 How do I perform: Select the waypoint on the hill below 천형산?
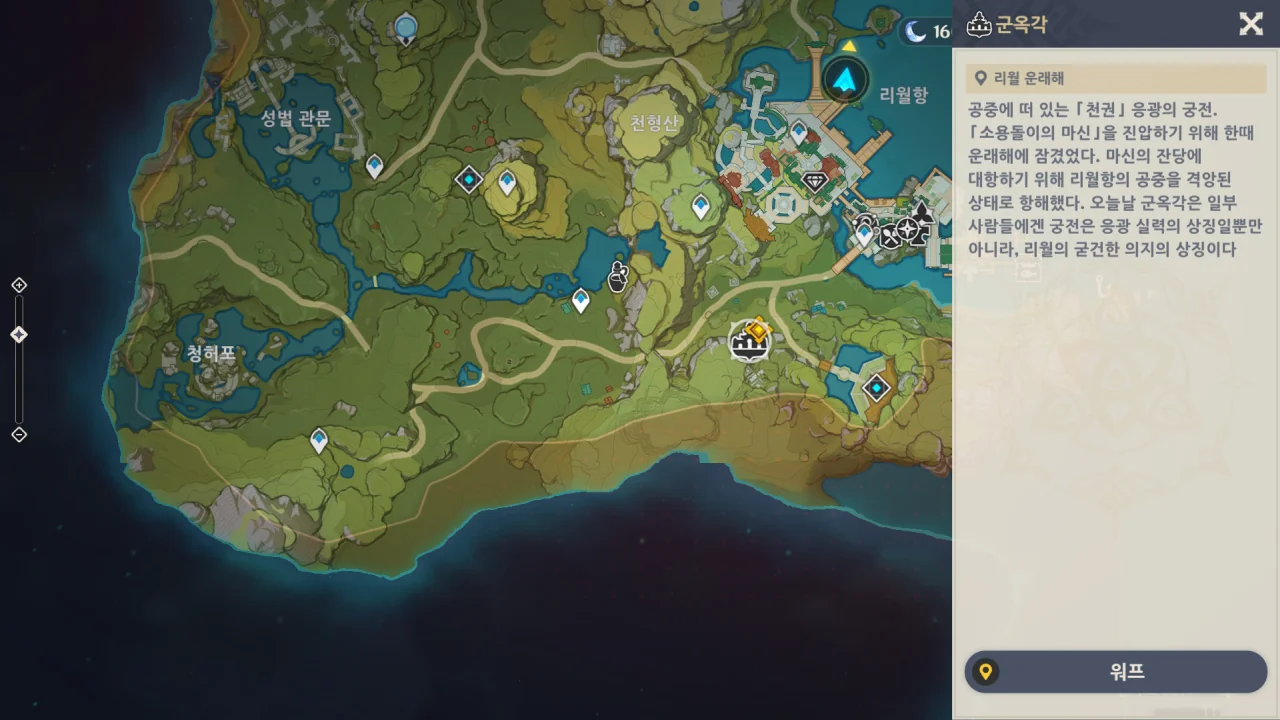pyautogui.click(x=701, y=206)
